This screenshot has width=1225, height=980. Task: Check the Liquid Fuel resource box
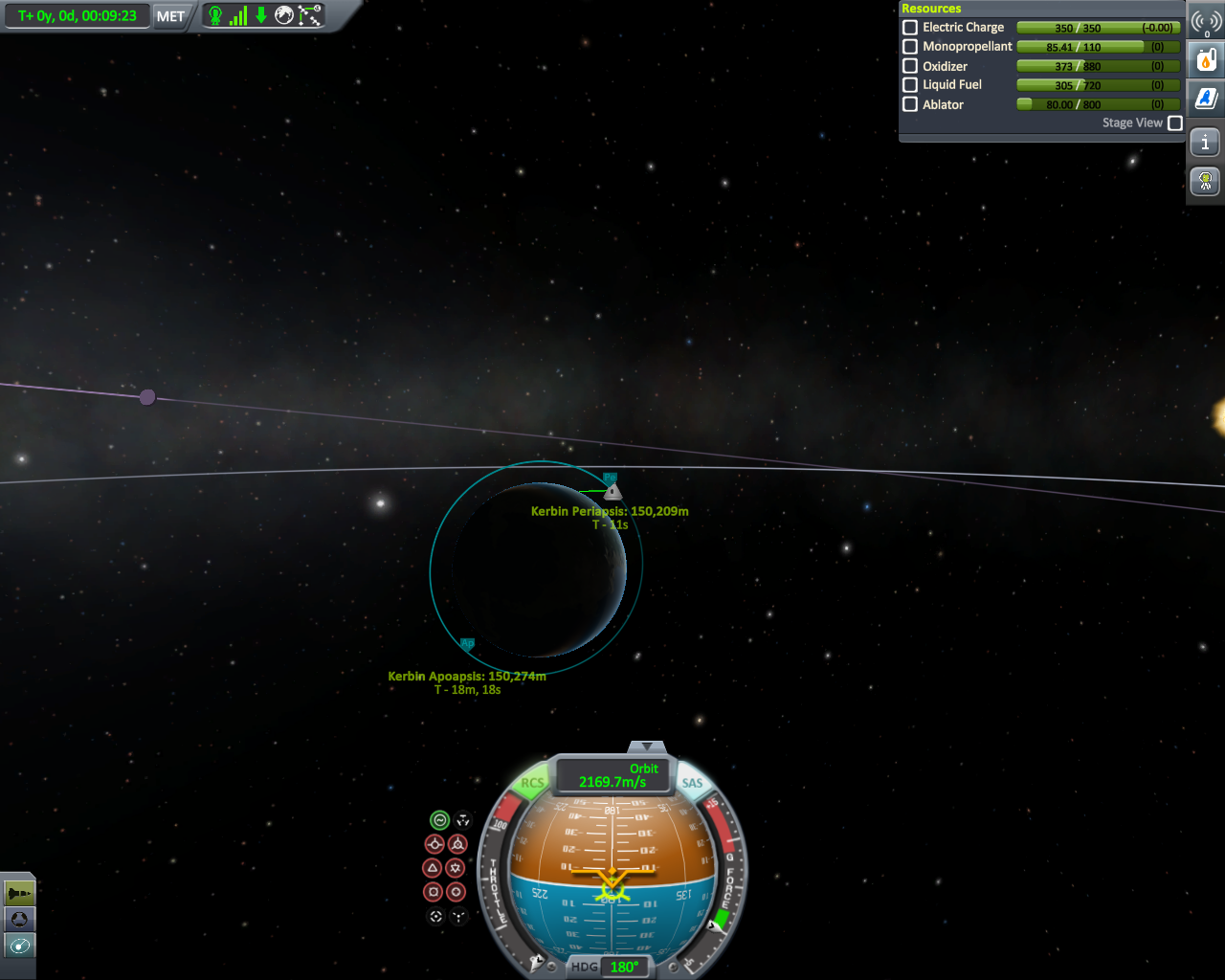coord(910,85)
